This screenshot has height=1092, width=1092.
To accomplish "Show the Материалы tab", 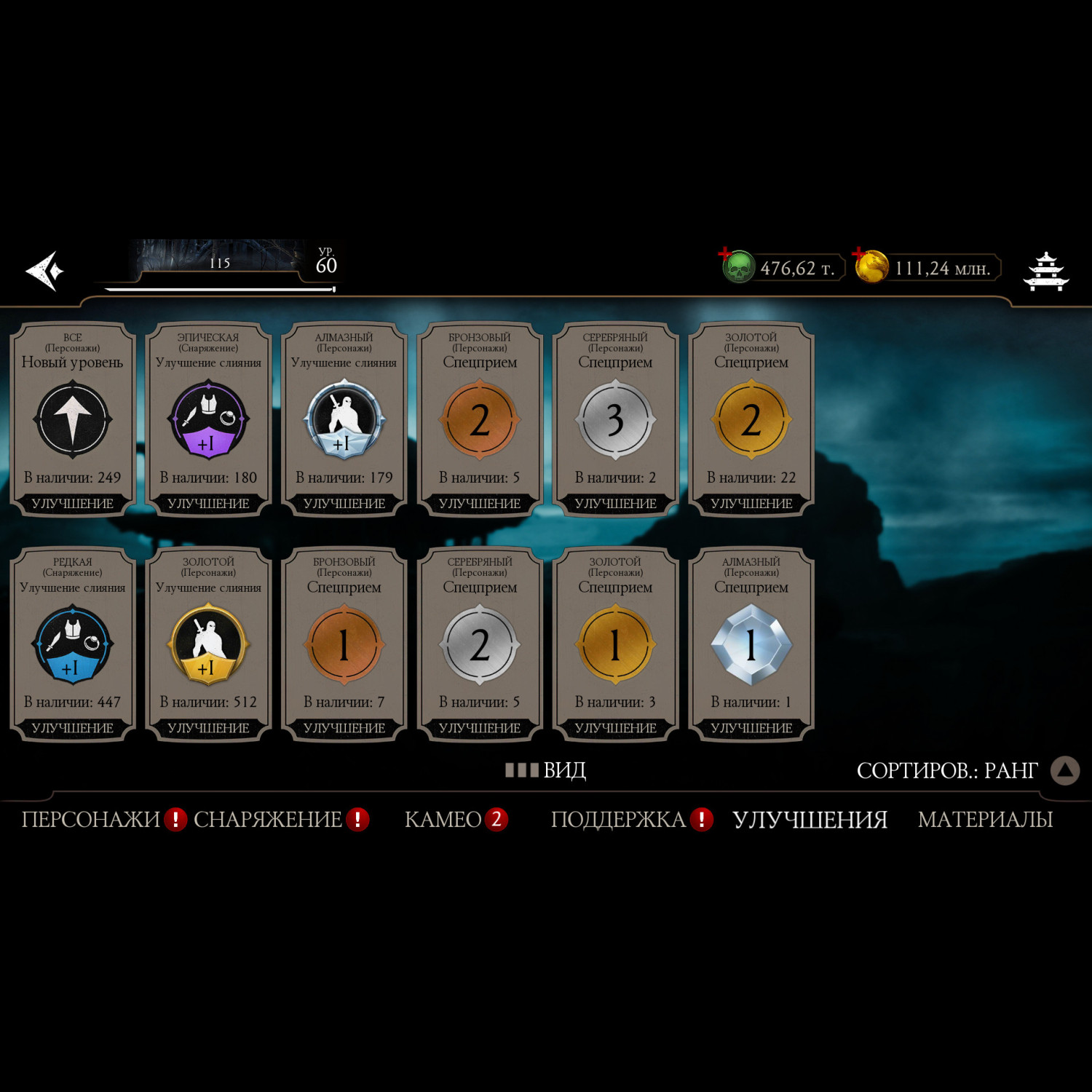I will pos(985,820).
